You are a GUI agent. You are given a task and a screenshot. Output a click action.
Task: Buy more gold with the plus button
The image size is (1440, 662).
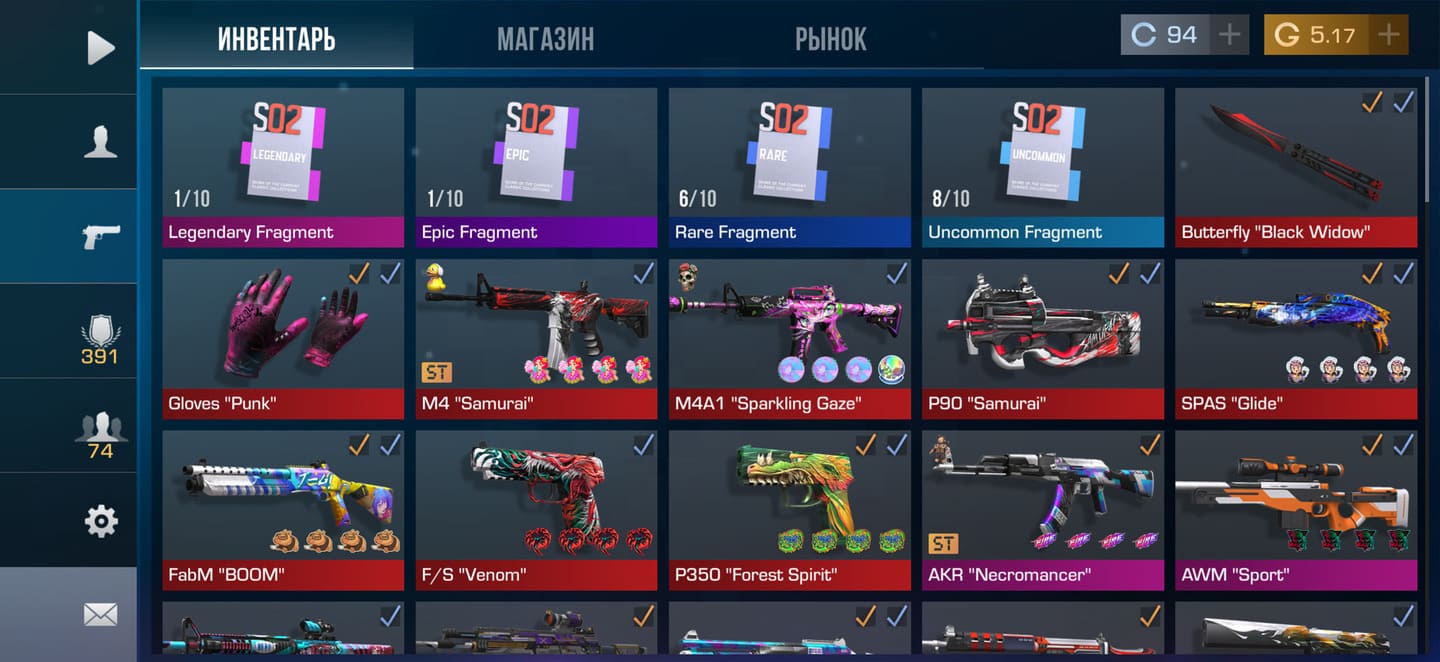pyautogui.click(x=1388, y=35)
